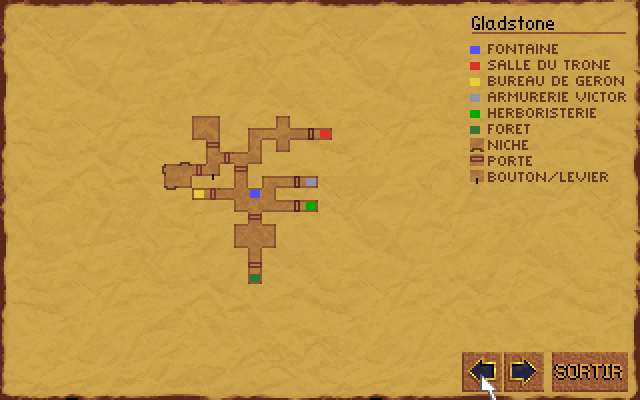640x400 pixels.
Task: Choose the HERBORISTERIE legend entry
Action: (541, 113)
